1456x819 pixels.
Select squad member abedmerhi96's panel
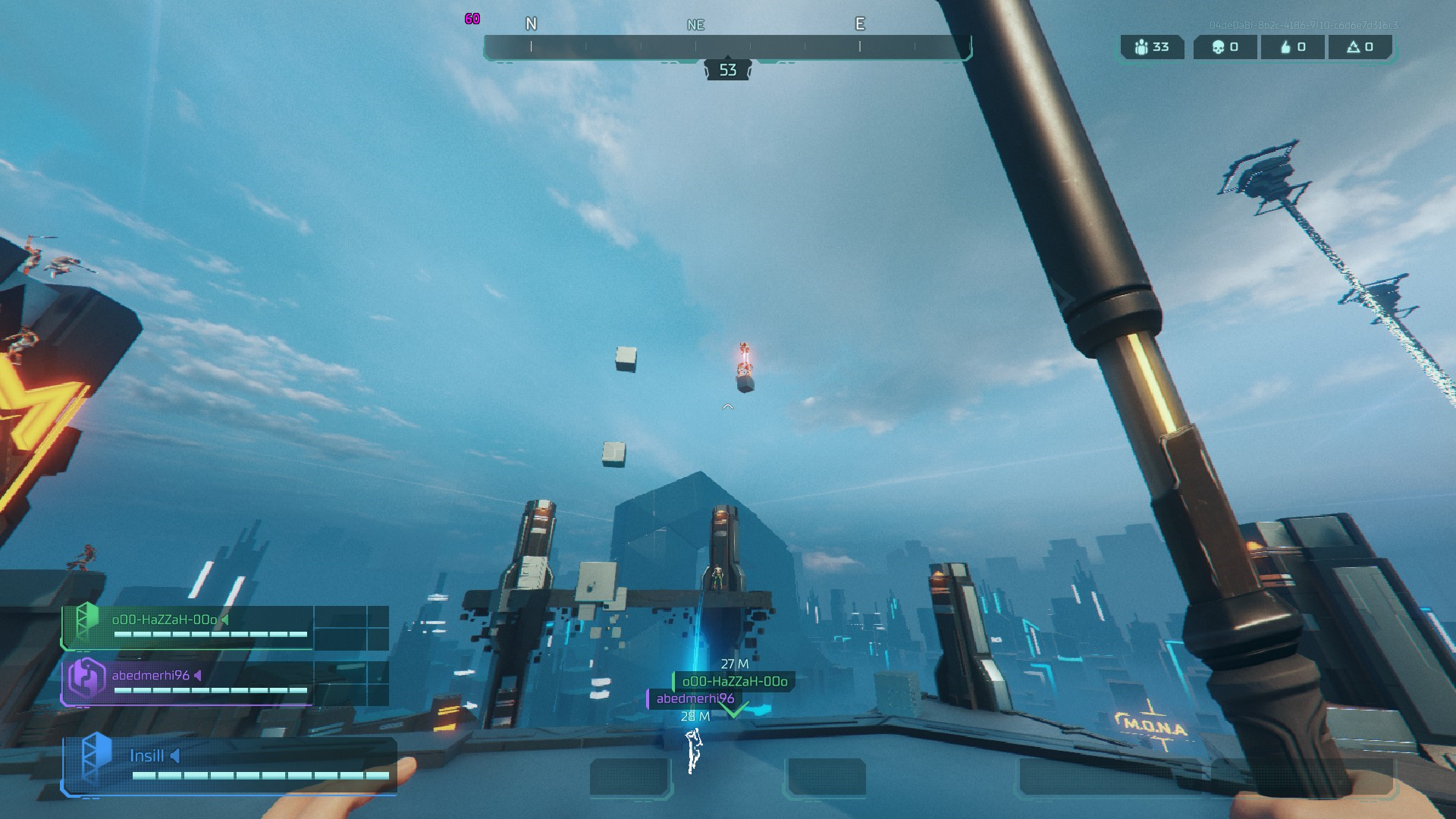point(190,682)
